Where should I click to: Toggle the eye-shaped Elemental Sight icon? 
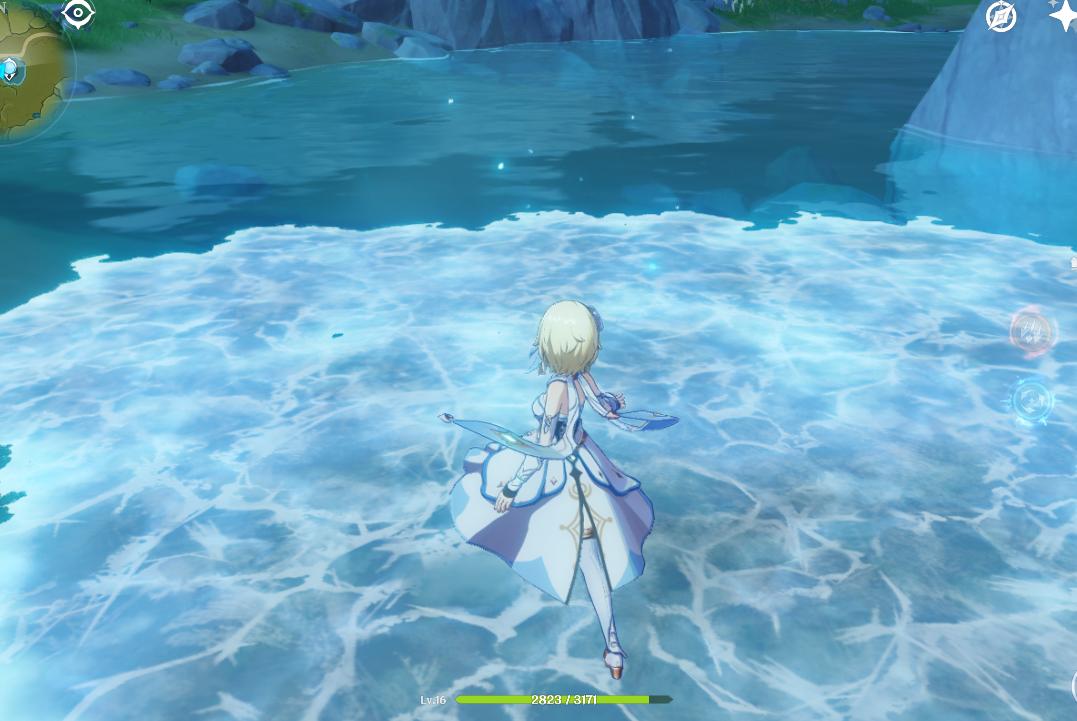pyautogui.click(x=78, y=13)
